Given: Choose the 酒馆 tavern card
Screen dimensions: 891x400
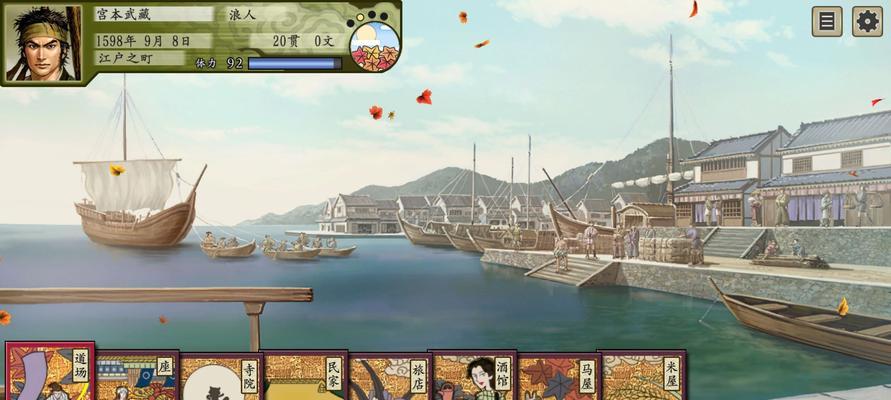Looking at the screenshot, I should [472, 377].
